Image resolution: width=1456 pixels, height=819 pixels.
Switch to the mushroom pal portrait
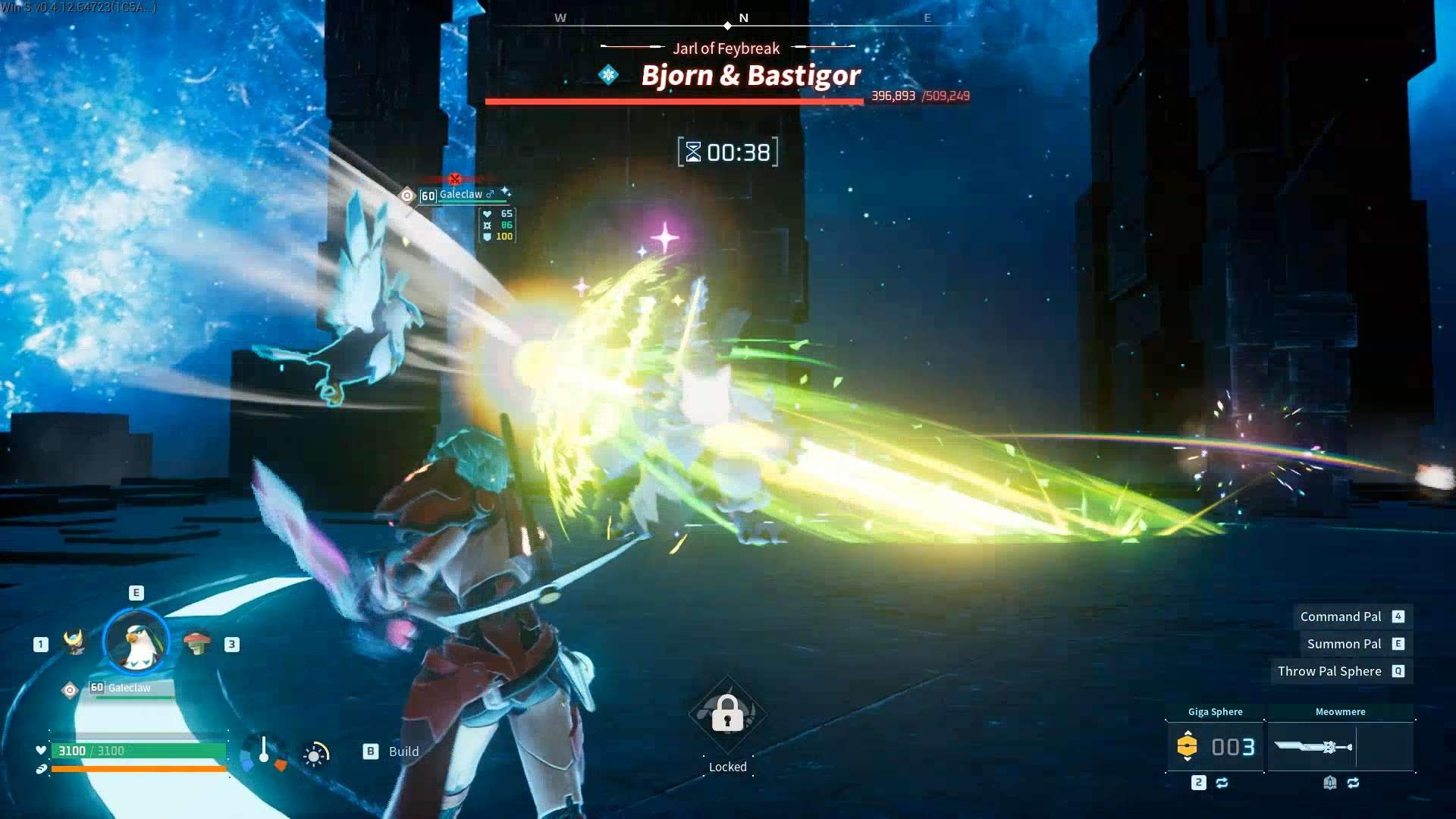197,643
